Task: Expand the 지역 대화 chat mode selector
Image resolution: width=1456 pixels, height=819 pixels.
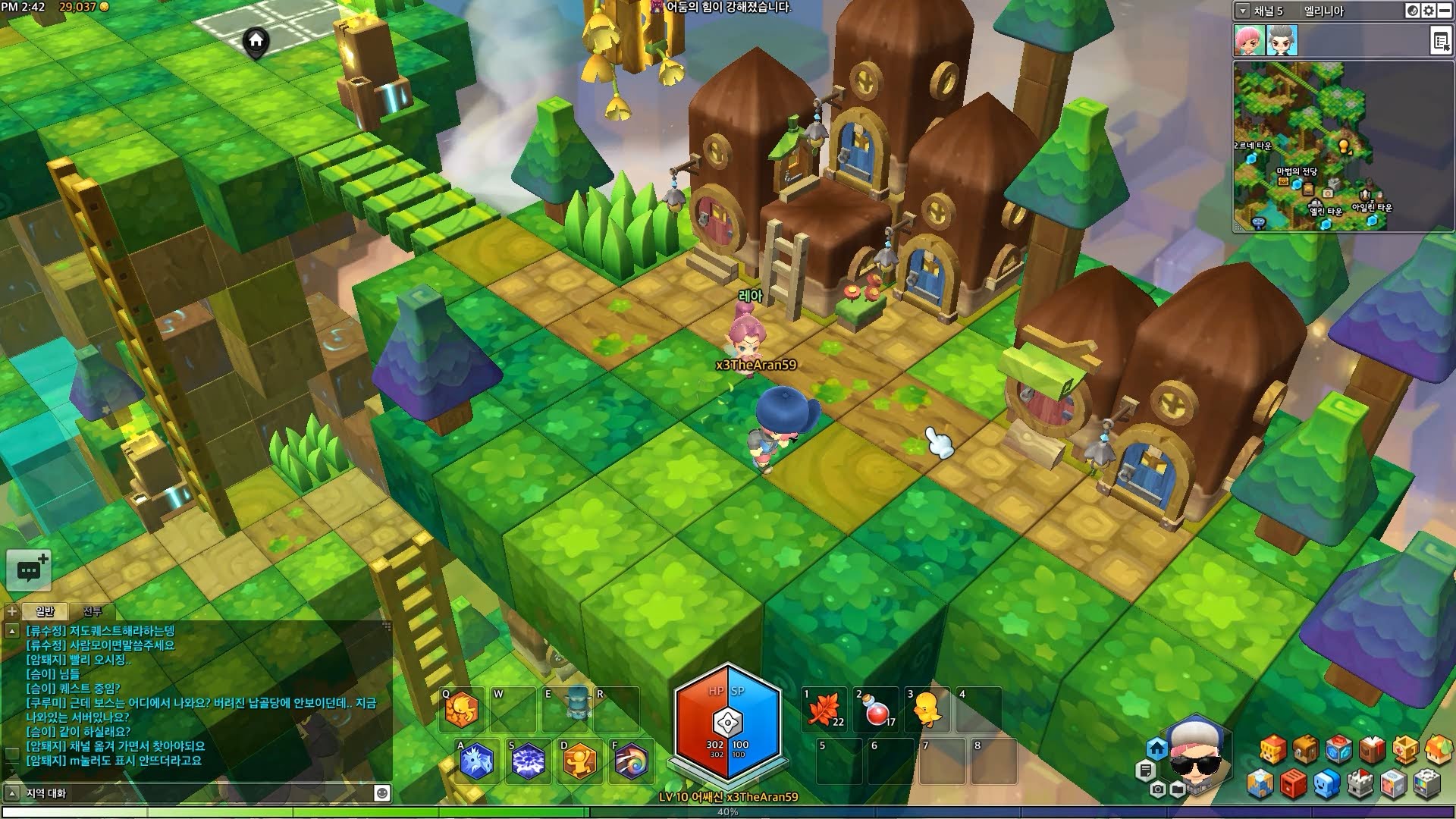Action: coord(12,795)
